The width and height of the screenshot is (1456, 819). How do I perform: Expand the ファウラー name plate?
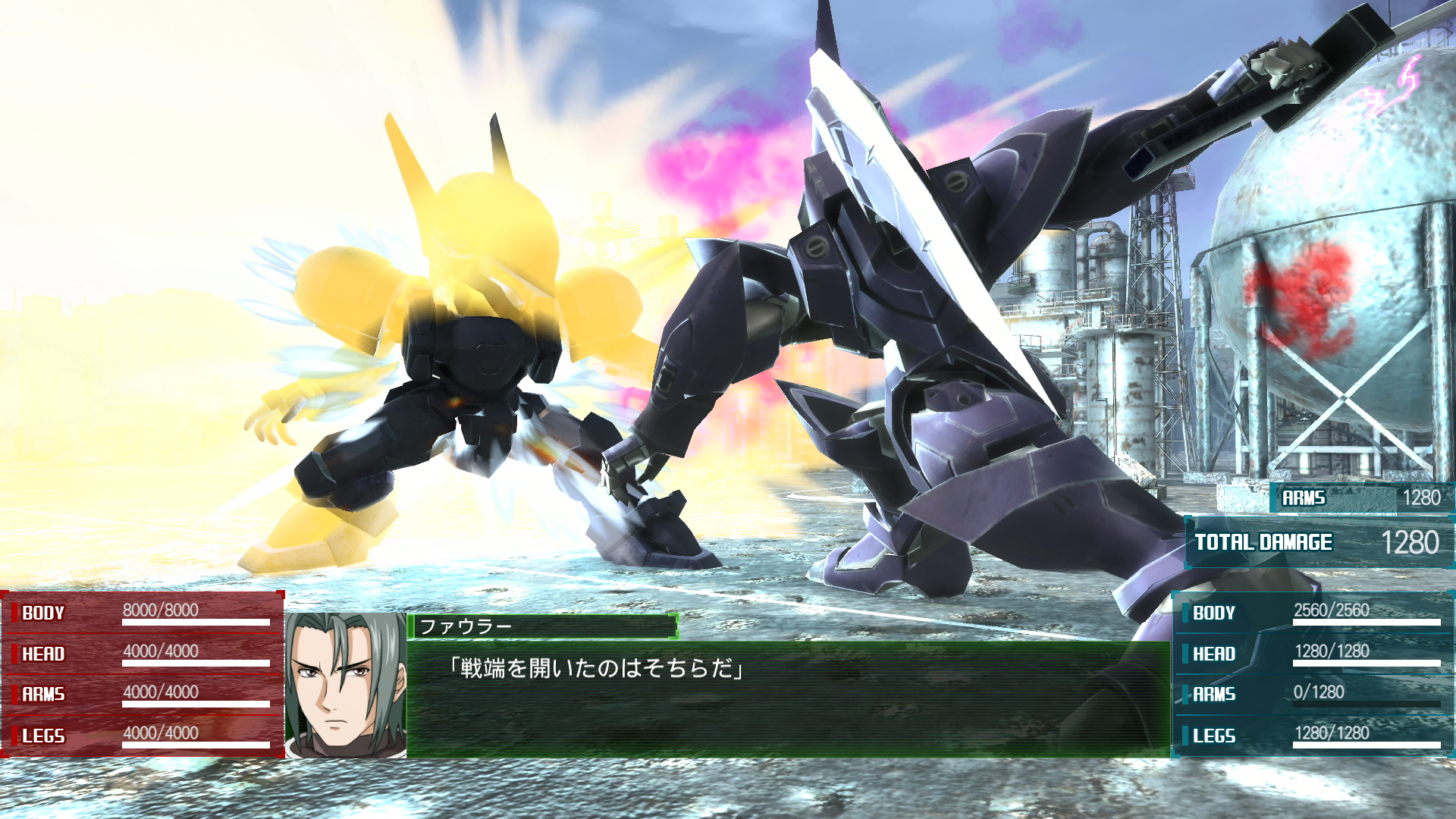pyautogui.click(x=542, y=626)
